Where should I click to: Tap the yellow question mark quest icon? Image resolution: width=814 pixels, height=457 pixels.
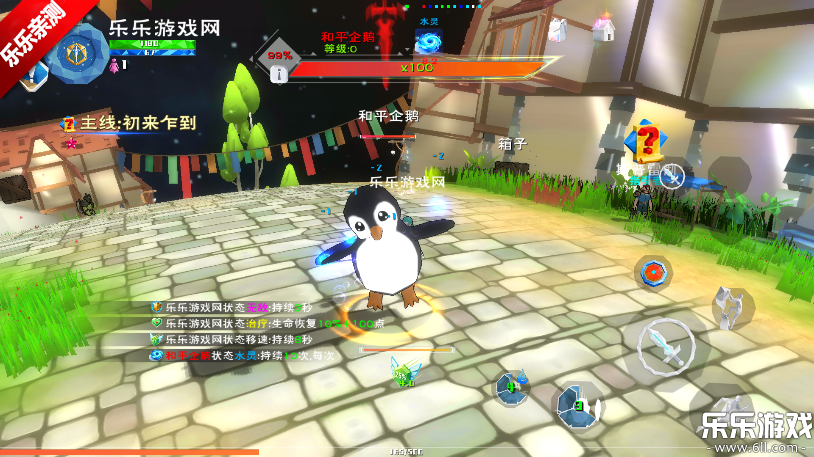646,140
